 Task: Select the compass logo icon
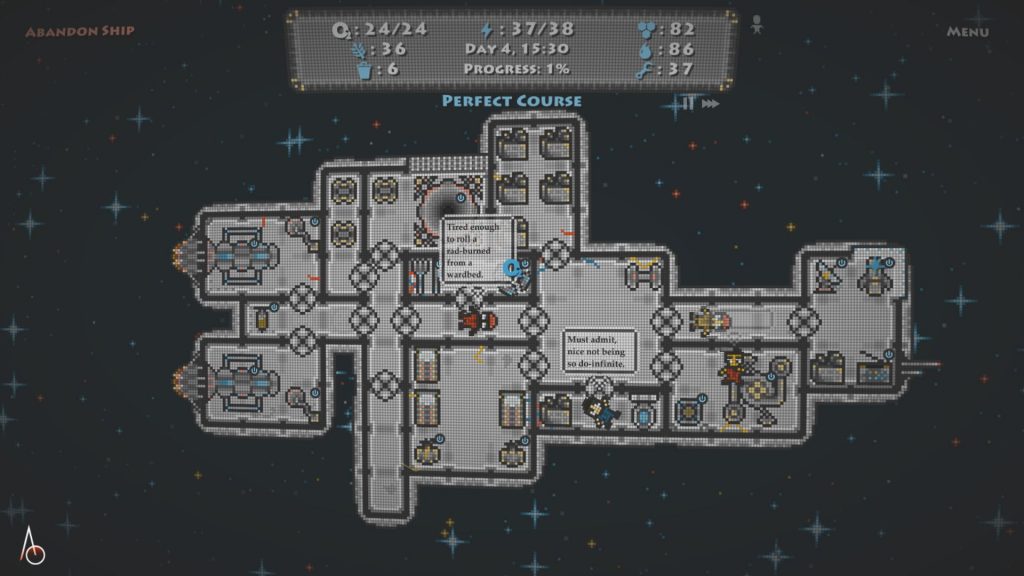point(34,545)
